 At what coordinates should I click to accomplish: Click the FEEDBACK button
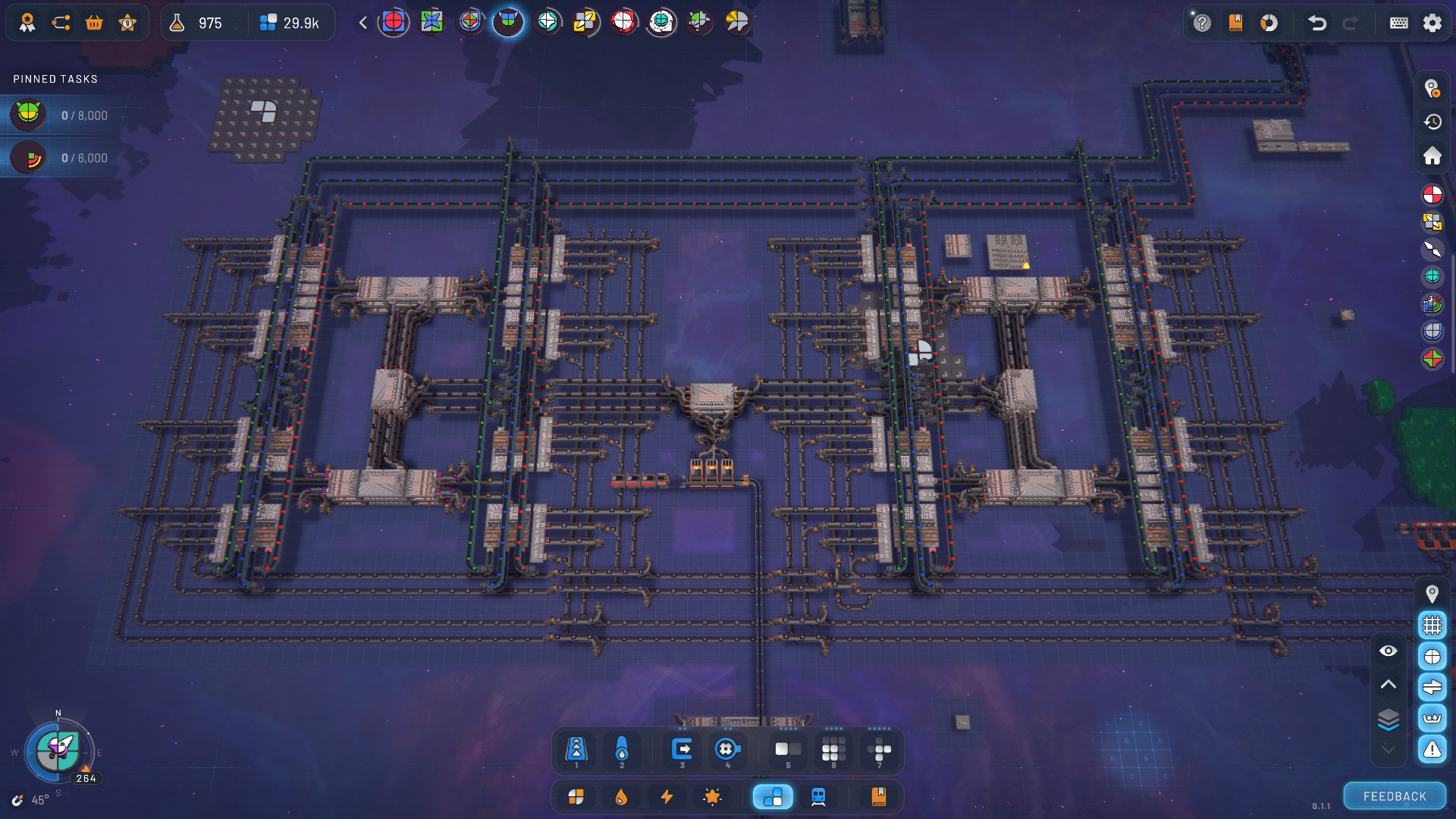[1395, 796]
